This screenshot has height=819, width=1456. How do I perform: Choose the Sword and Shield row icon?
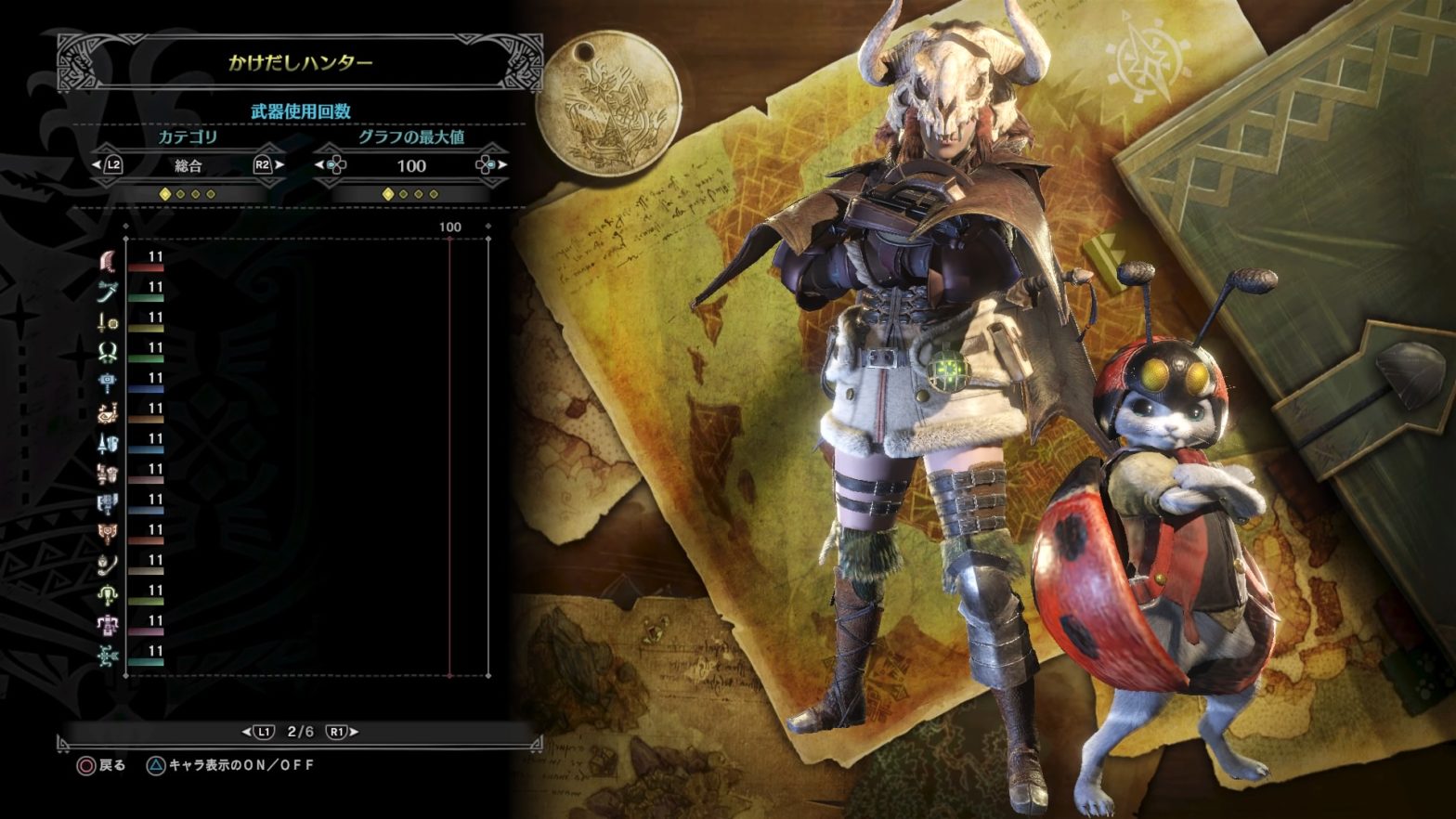[108, 323]
